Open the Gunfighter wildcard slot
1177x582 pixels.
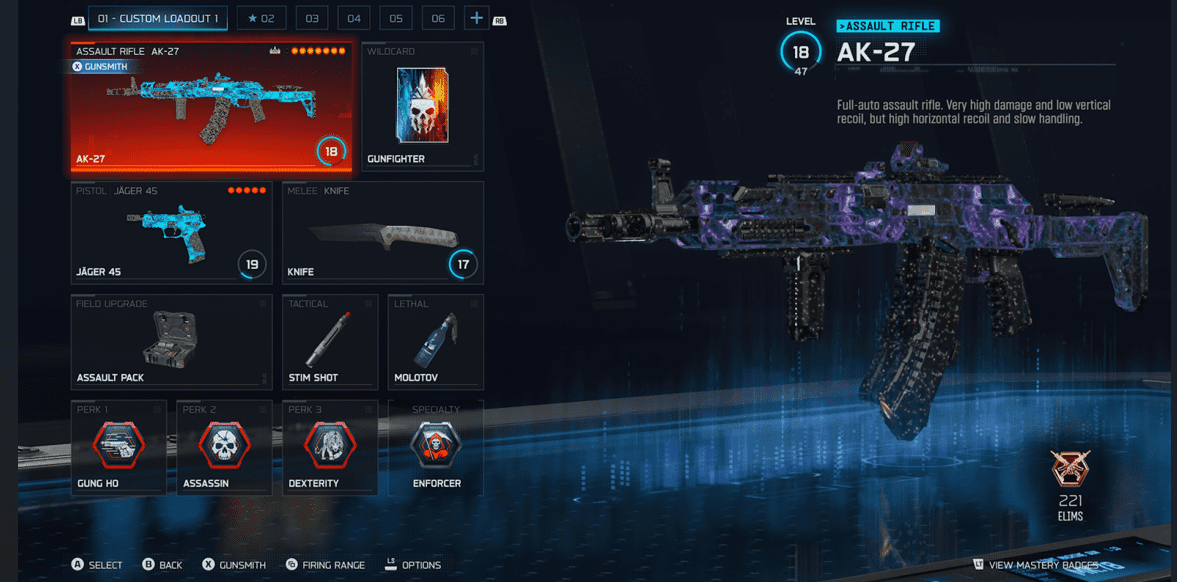tap(422, 106)
